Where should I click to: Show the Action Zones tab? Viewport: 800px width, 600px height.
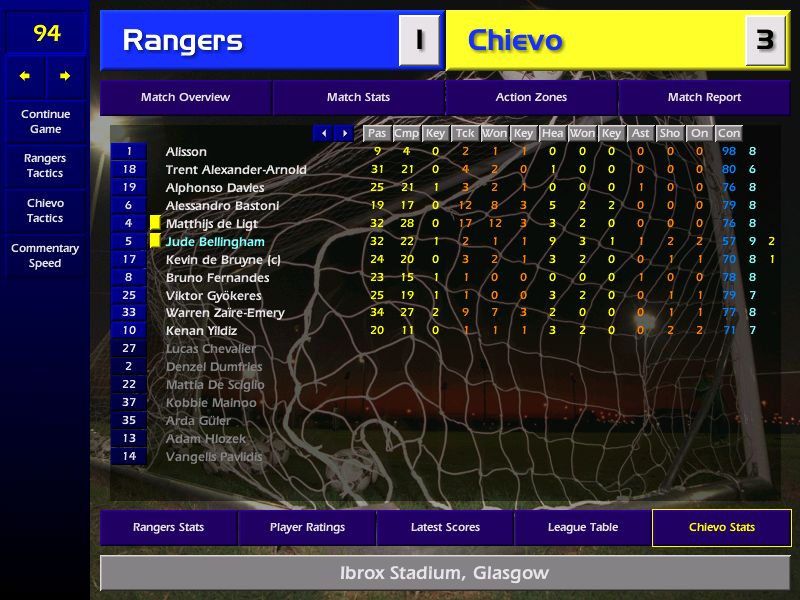[x=531, y=98]
